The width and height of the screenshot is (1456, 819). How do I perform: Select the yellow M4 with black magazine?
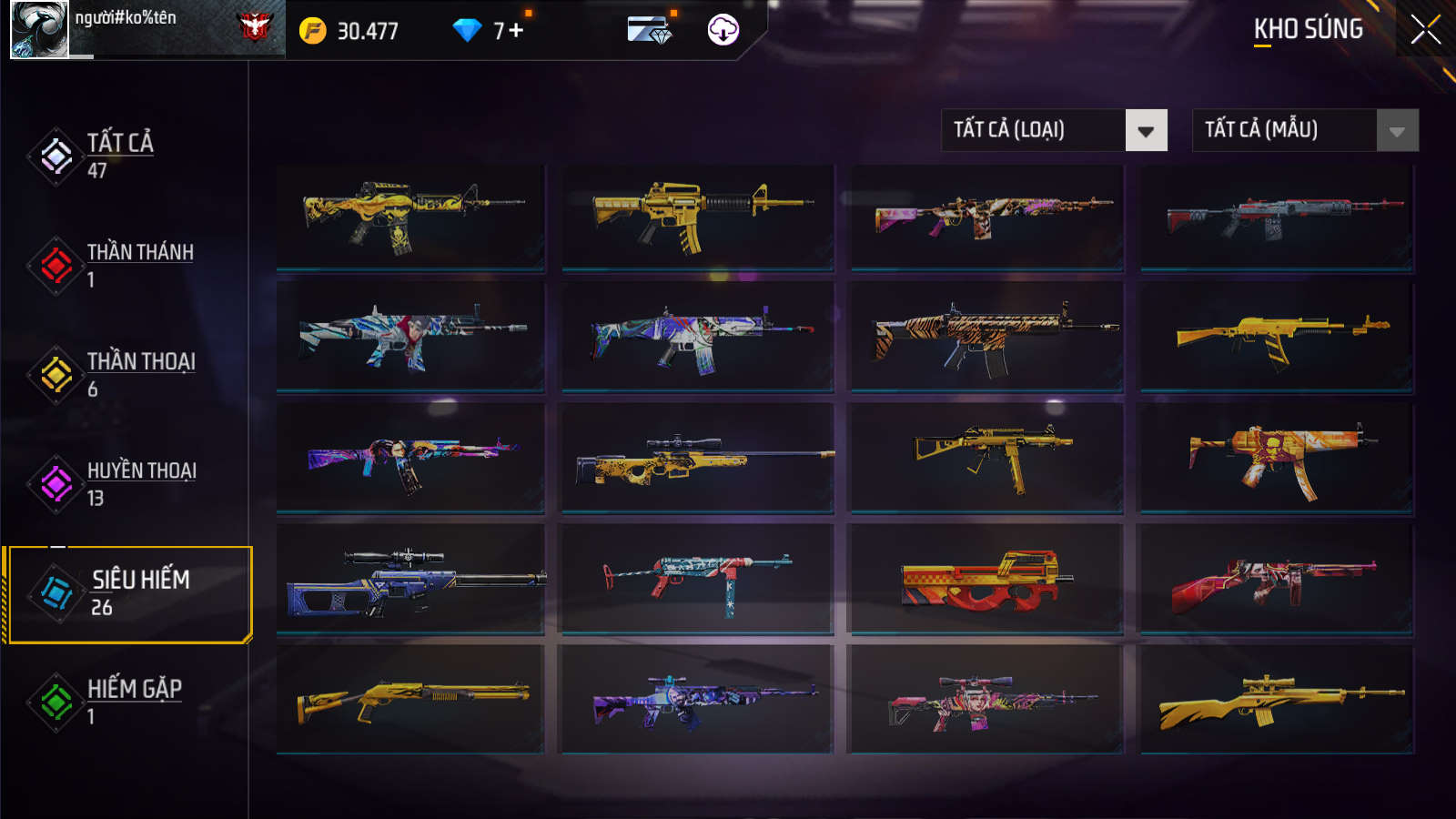697,216
